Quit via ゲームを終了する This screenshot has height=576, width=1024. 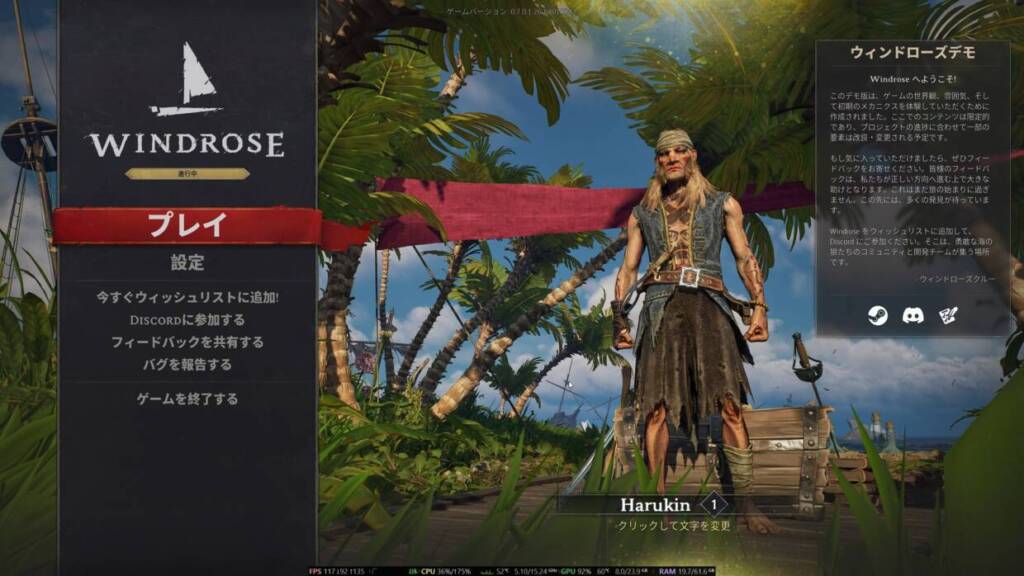[x=187, y=399]
